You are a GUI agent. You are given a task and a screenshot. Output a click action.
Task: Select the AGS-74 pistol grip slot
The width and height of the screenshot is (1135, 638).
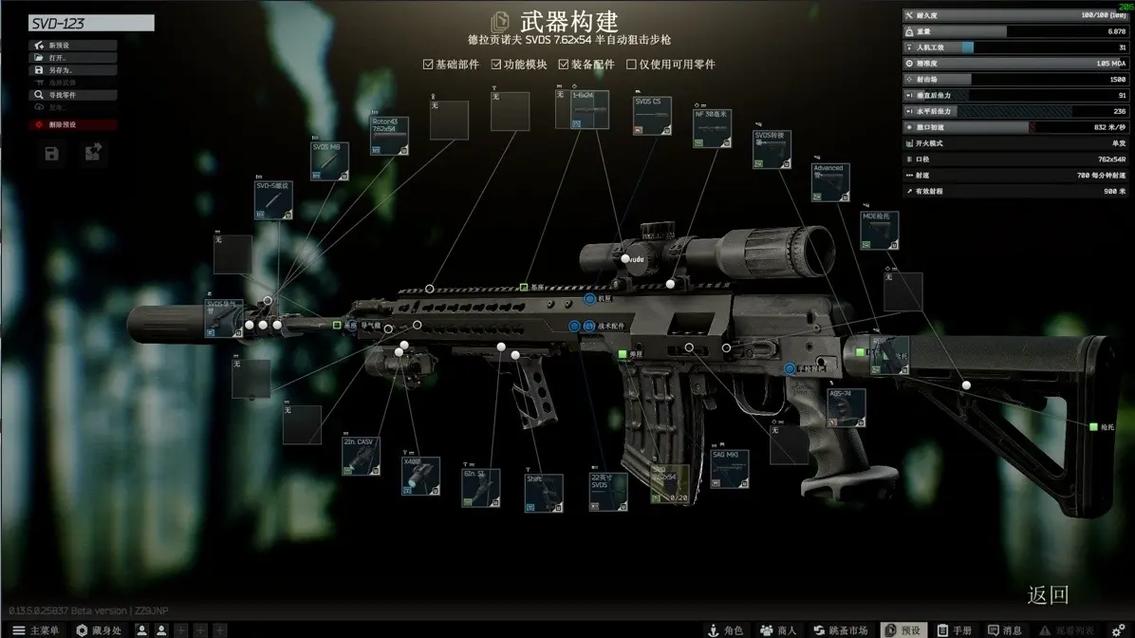click(x=846, y=407)
